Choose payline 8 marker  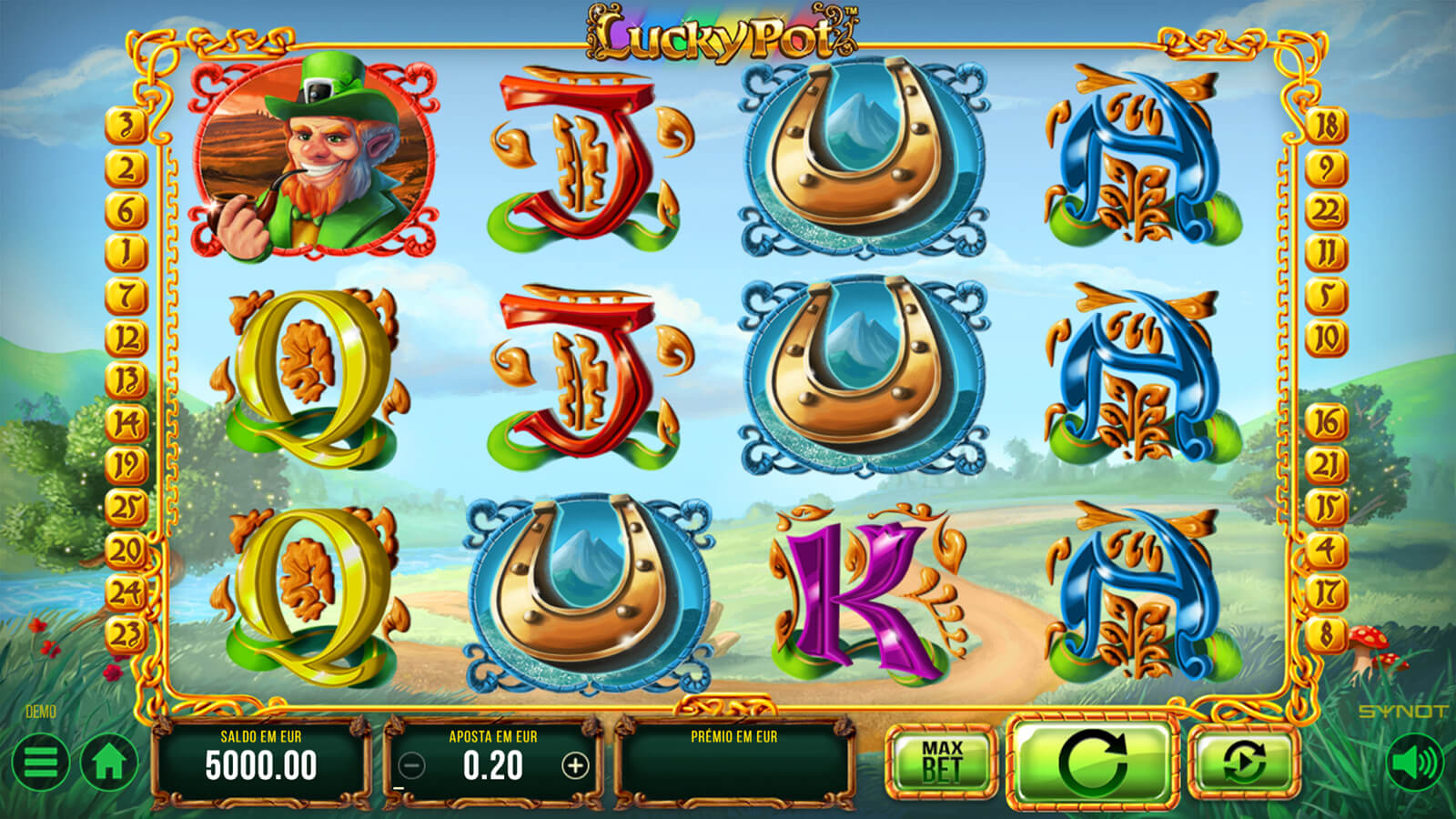point(1326,634)
